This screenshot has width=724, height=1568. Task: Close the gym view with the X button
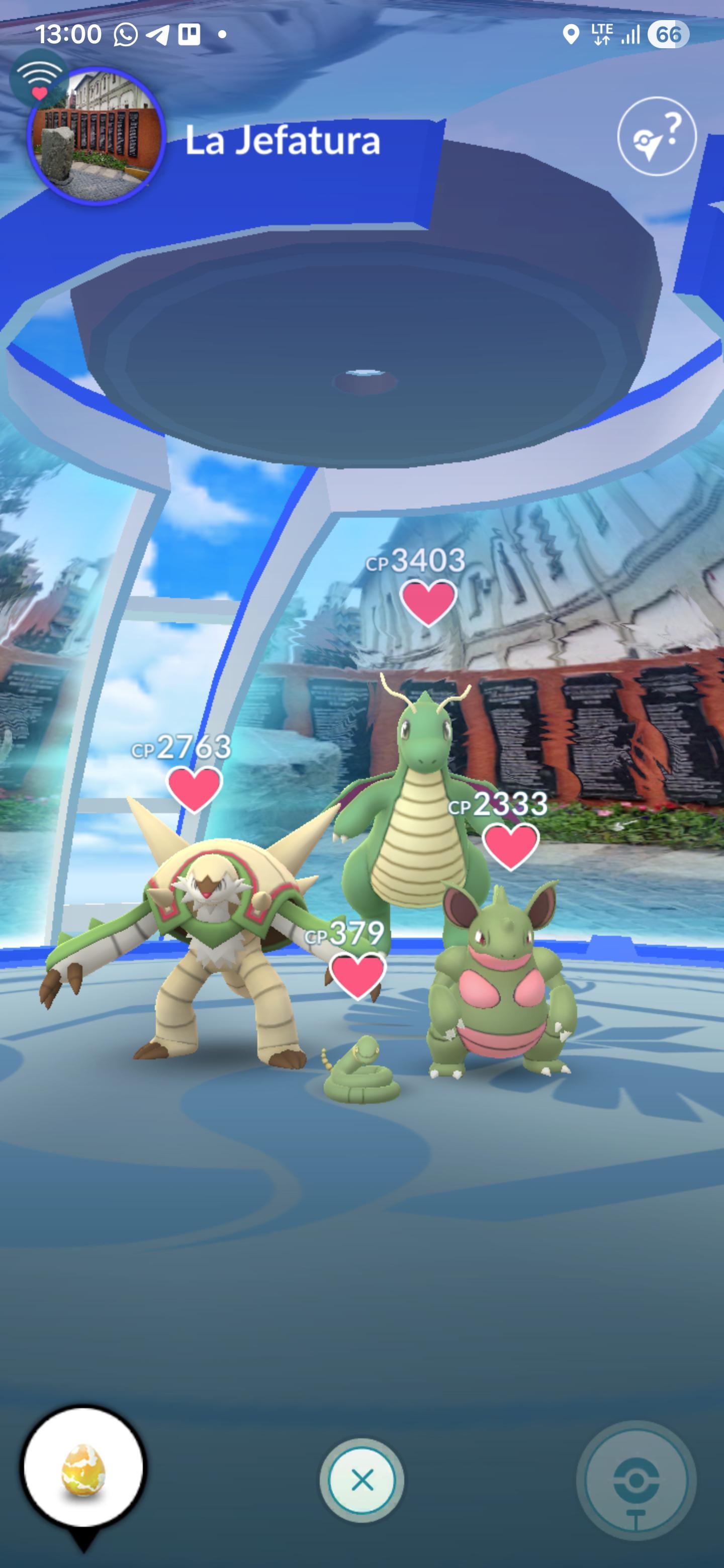click(361, 1480)
